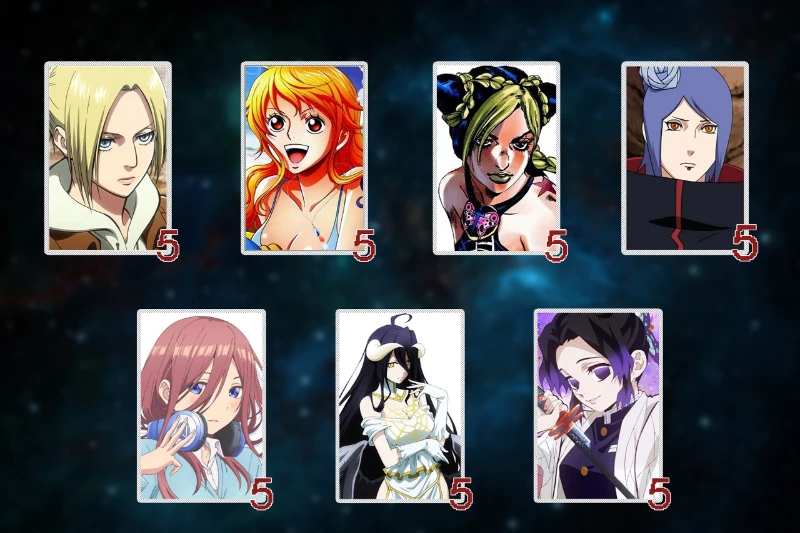Select the purple-haired swordswoman card

(x=597, y=405)
